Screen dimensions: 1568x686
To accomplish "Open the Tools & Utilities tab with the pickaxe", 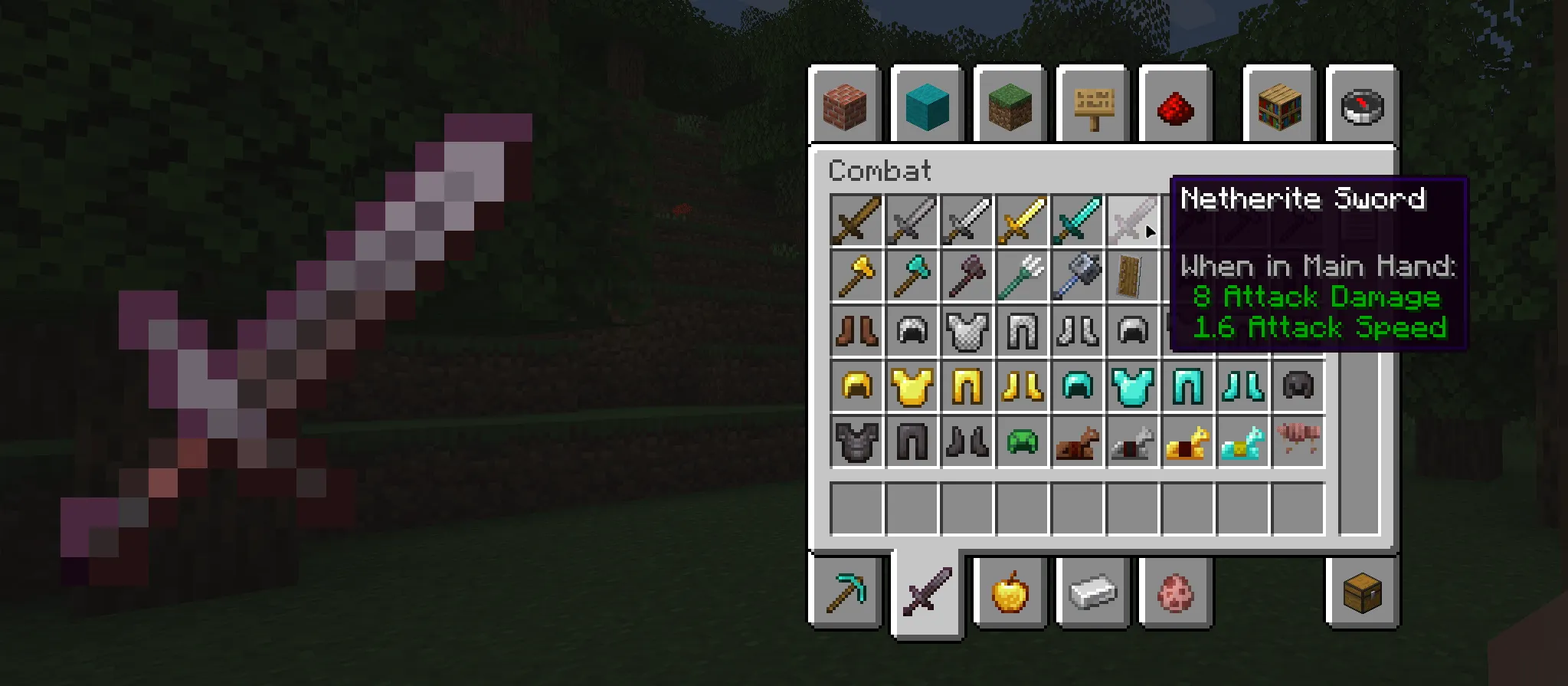I will click(845, 594).
